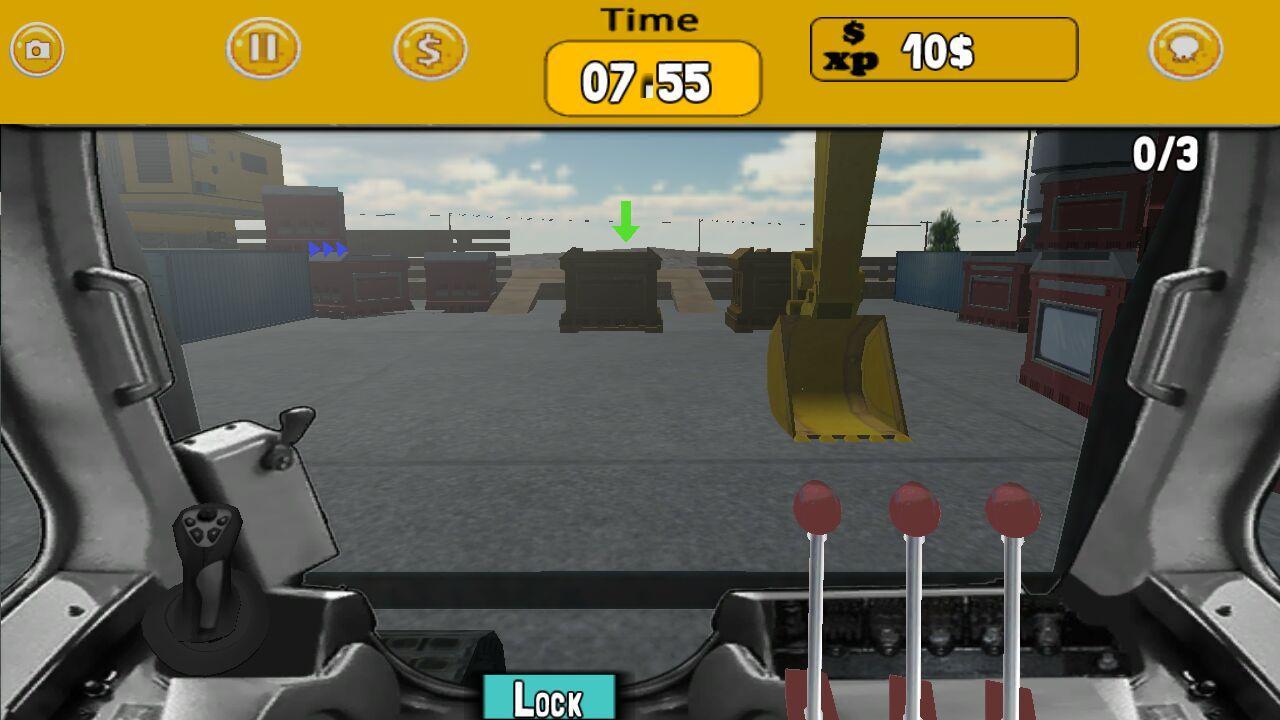The width and height of the screenshot is (1280, 720).
Task: Open the coin shop via dollar icon
Action: click(428, 48)
